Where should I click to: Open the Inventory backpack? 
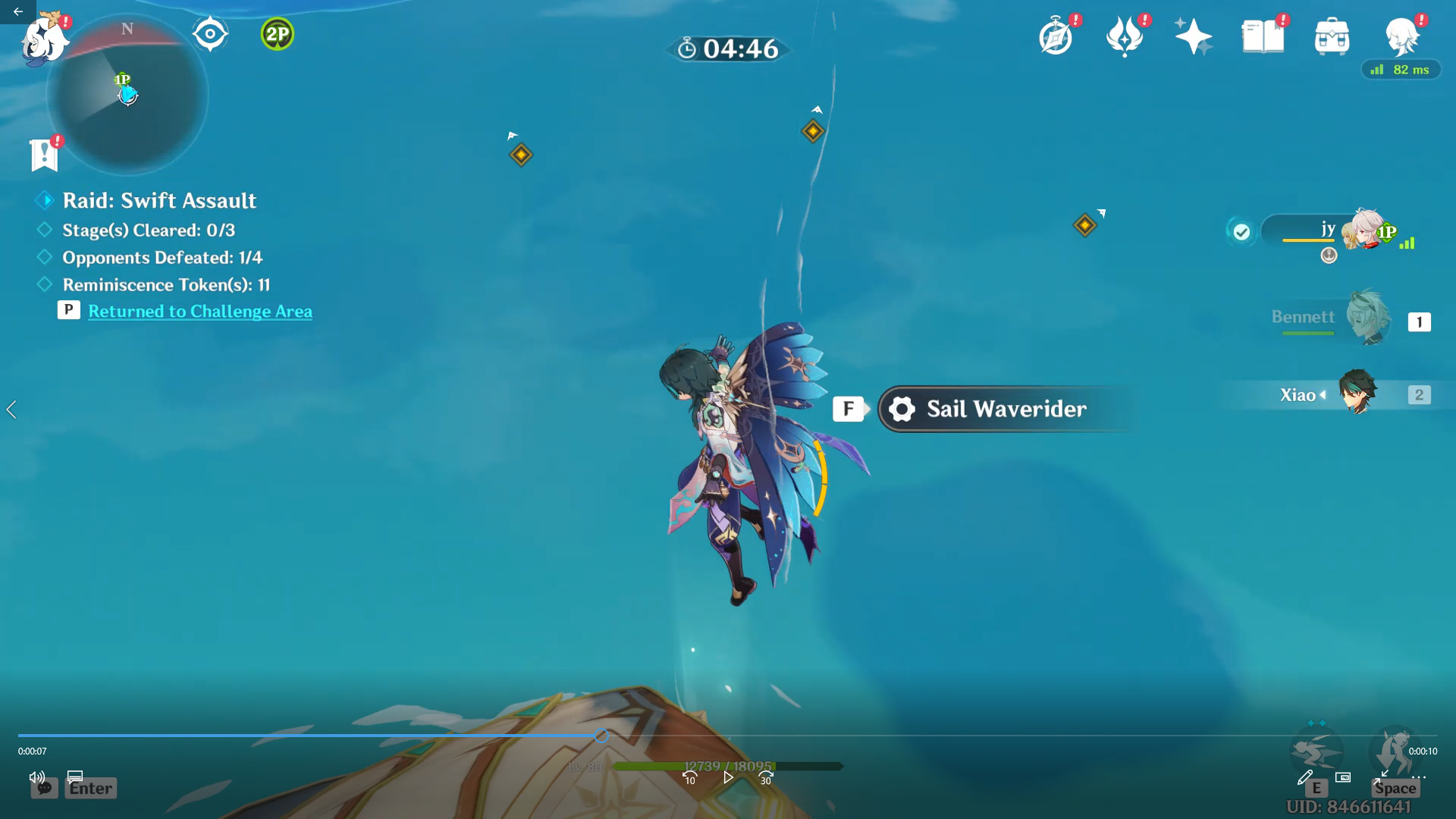click(1332, 34)
